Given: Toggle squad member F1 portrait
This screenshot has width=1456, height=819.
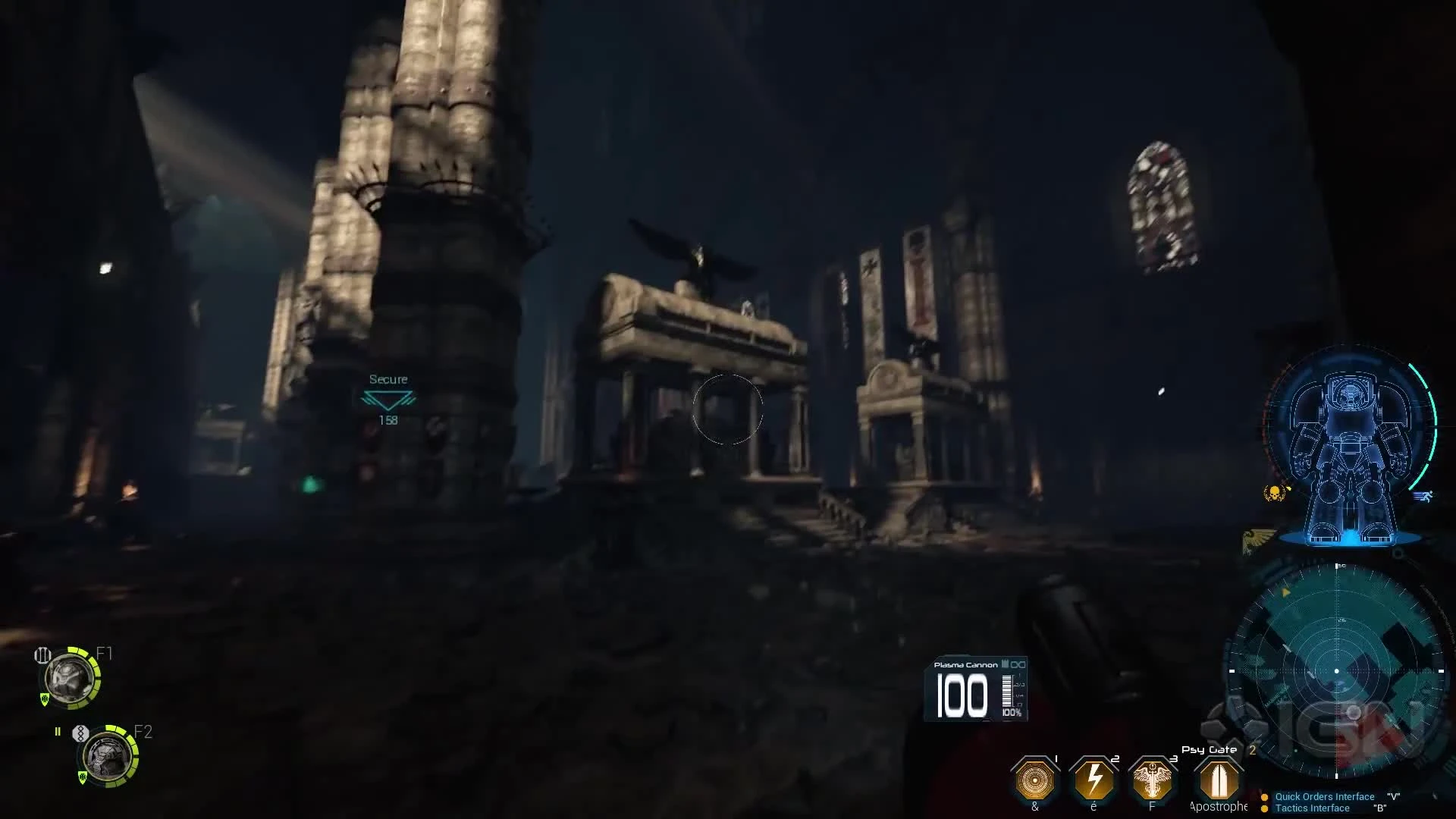Looking at the screenshot, I should (70, 679).
